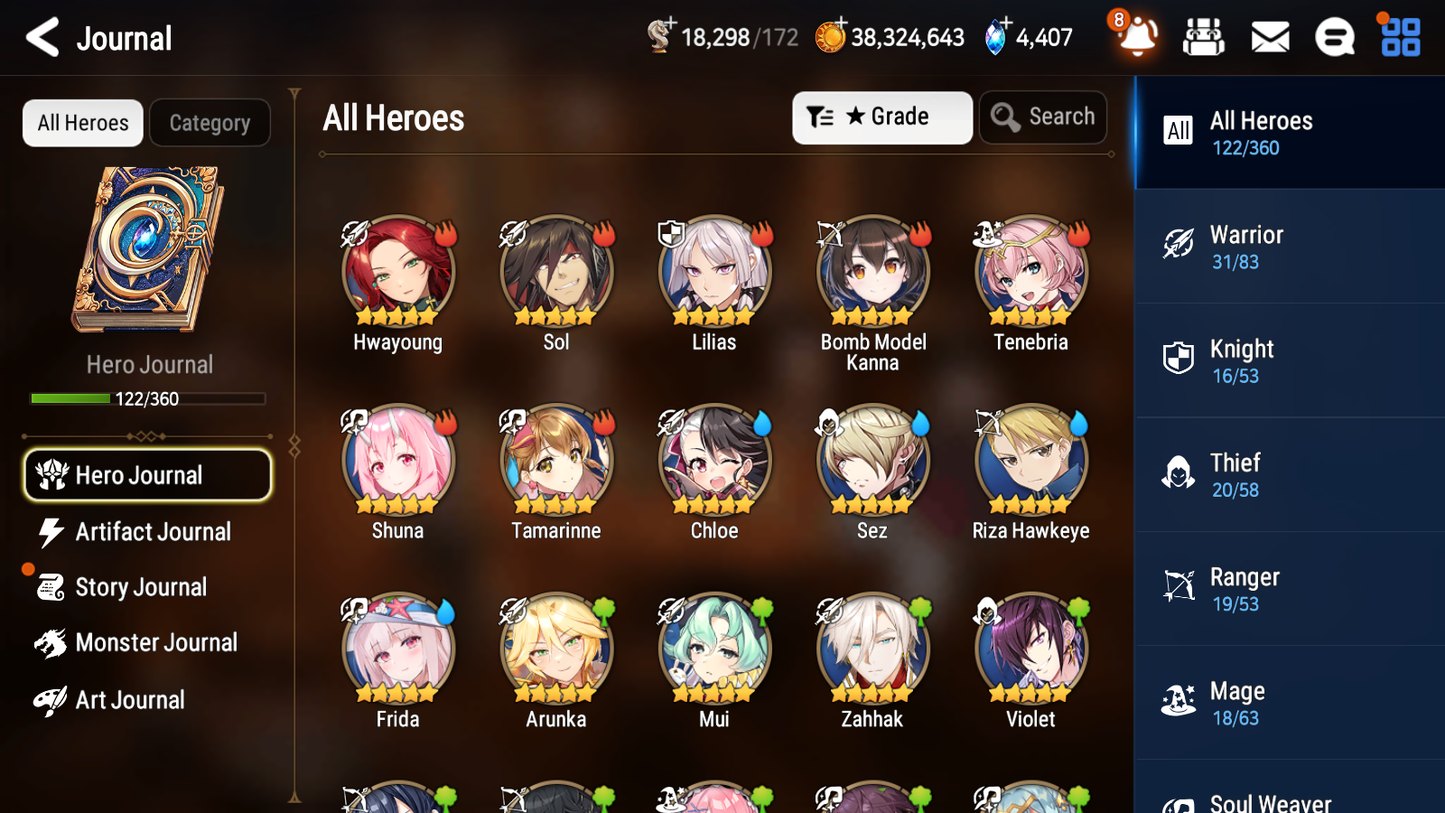Select the Warrior class filter in right sidebar
Screen dimensions: 1445x813
[x=1289, y=246]
